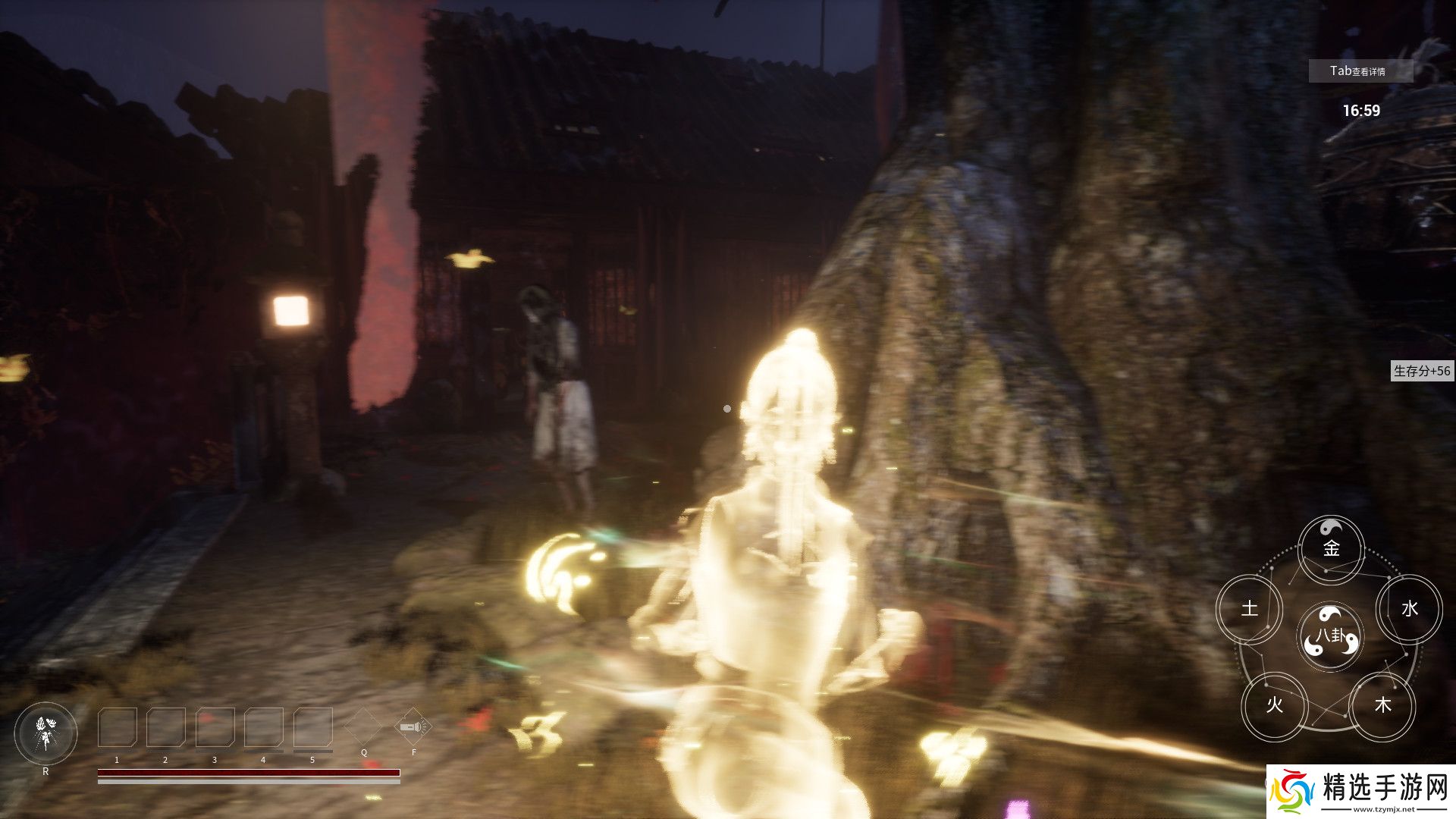Select the 土 (Earth) element circle
Screen dimensions: 1456x819
pos(1249,608)
